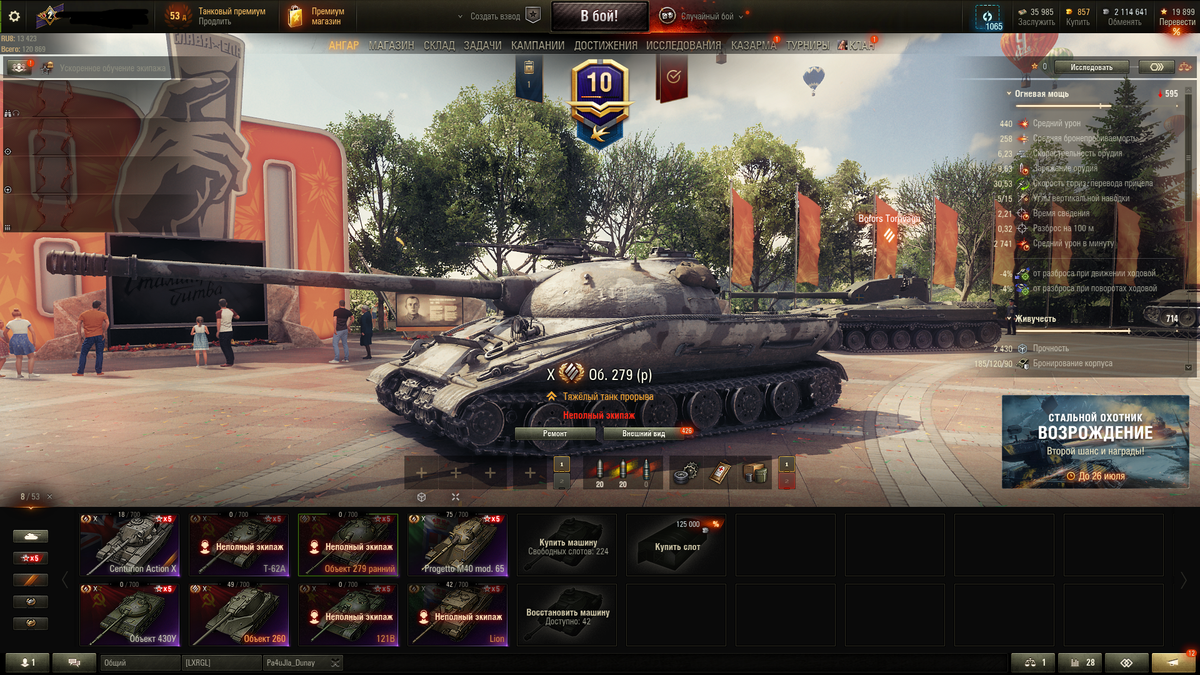Image resolution: width=1200 pixels, height=675 pixels.
Task: Show the Достижения tab
Action: point(606,46)
